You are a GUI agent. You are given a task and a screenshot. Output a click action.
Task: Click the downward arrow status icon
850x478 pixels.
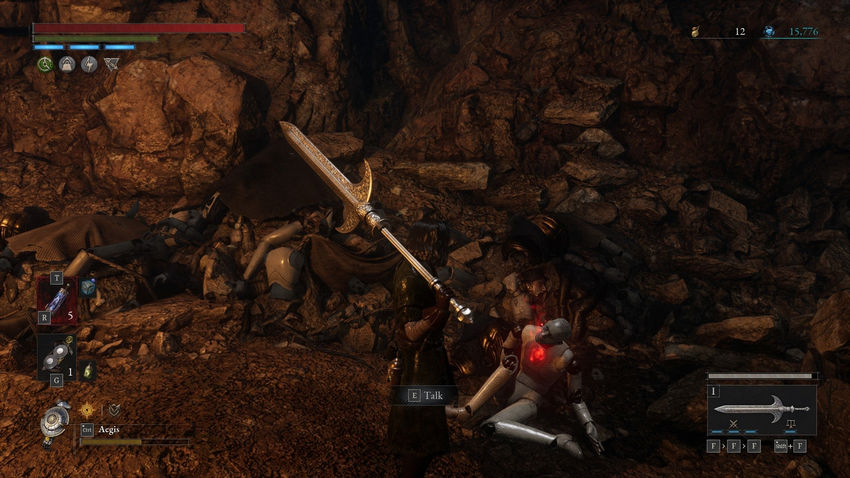pos(111,64)
